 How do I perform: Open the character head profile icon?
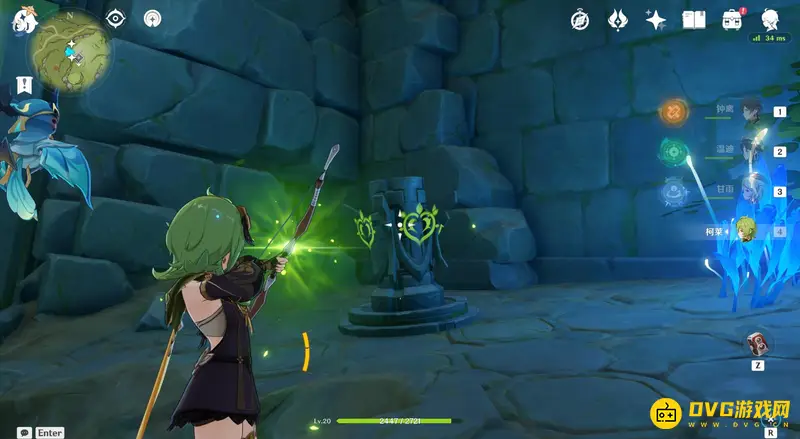click(x=770, y=19)
